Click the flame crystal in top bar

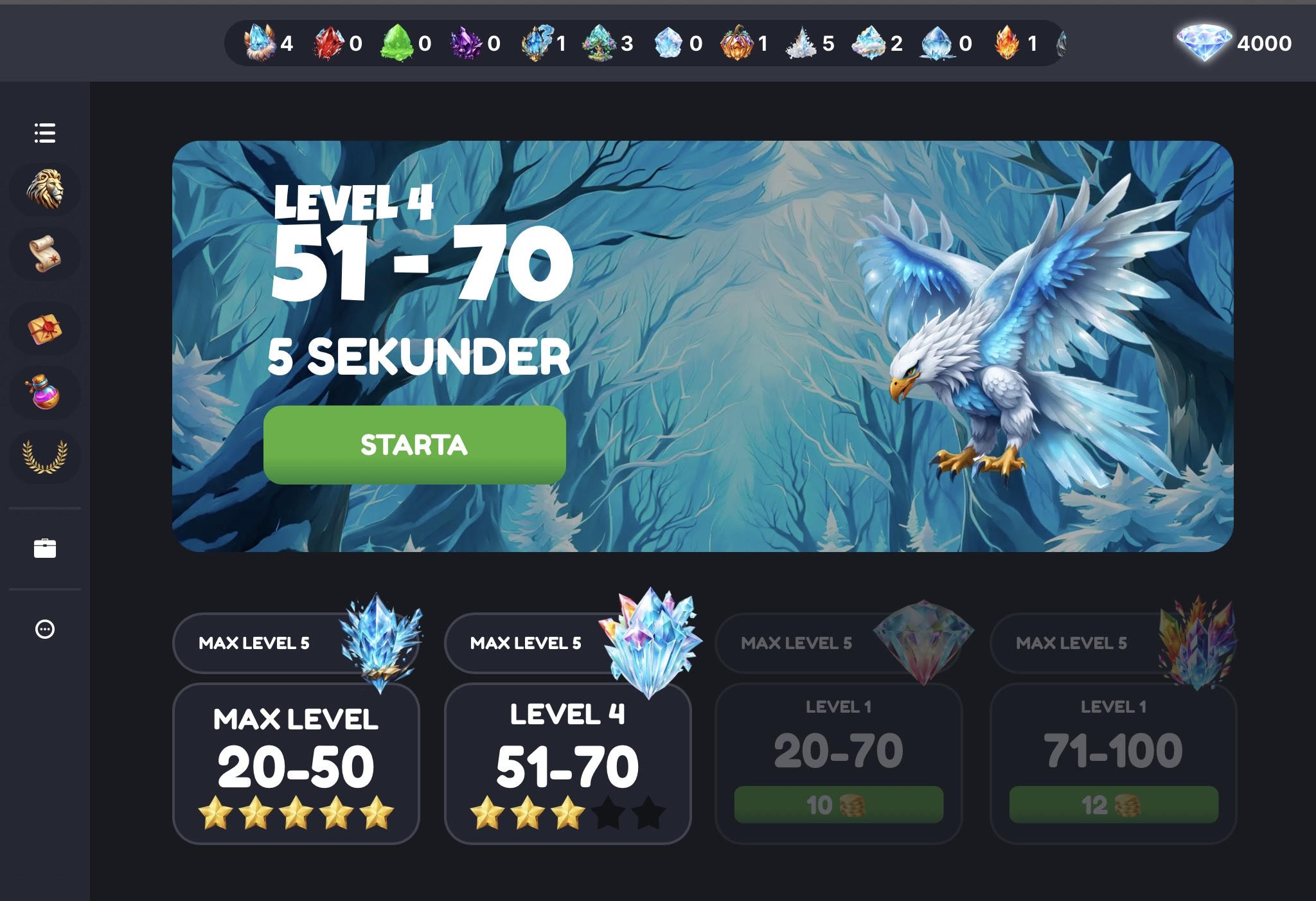1007,43
